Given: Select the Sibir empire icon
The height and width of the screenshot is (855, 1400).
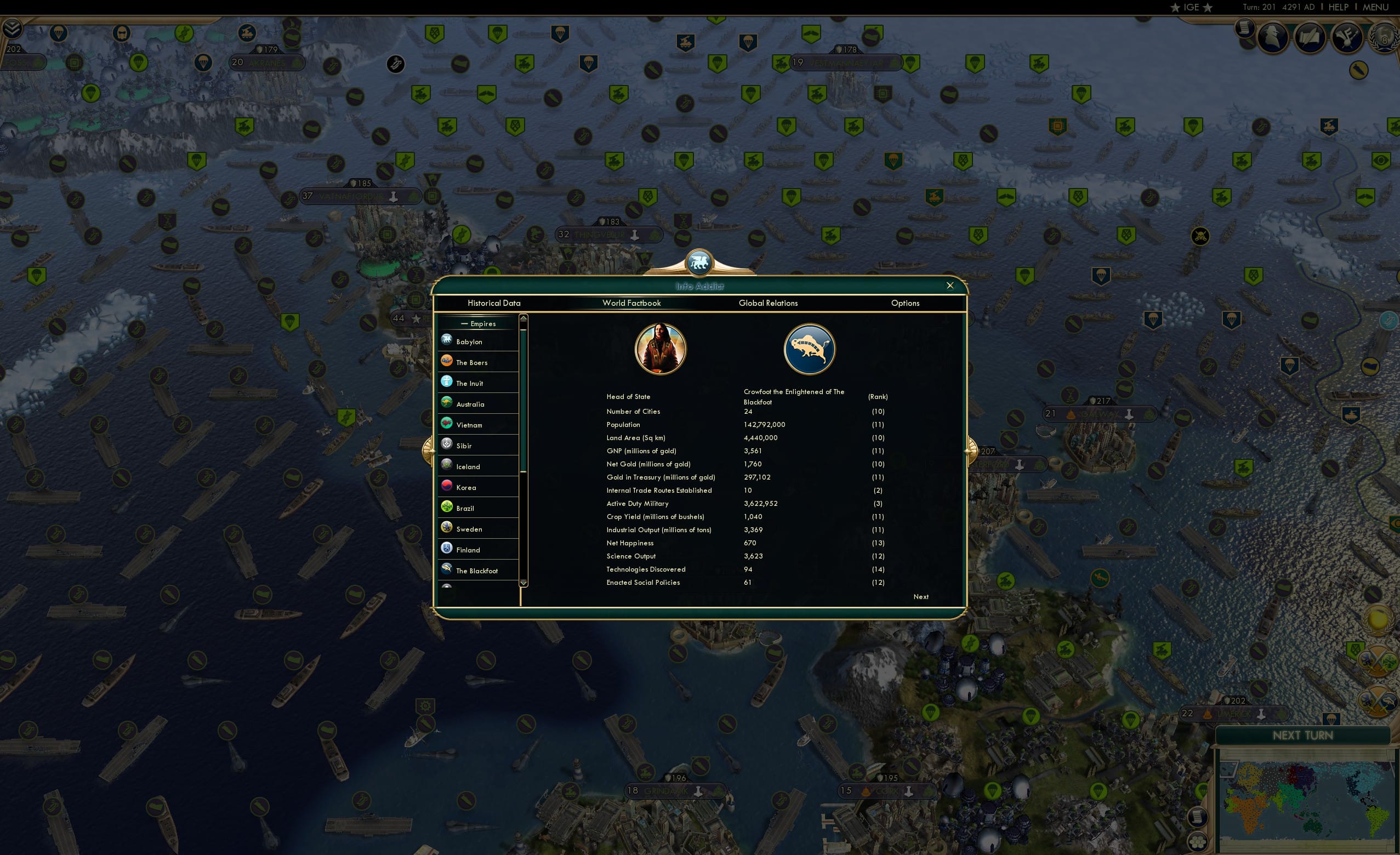Looking at the screenshot, I should tap(447, 444).
